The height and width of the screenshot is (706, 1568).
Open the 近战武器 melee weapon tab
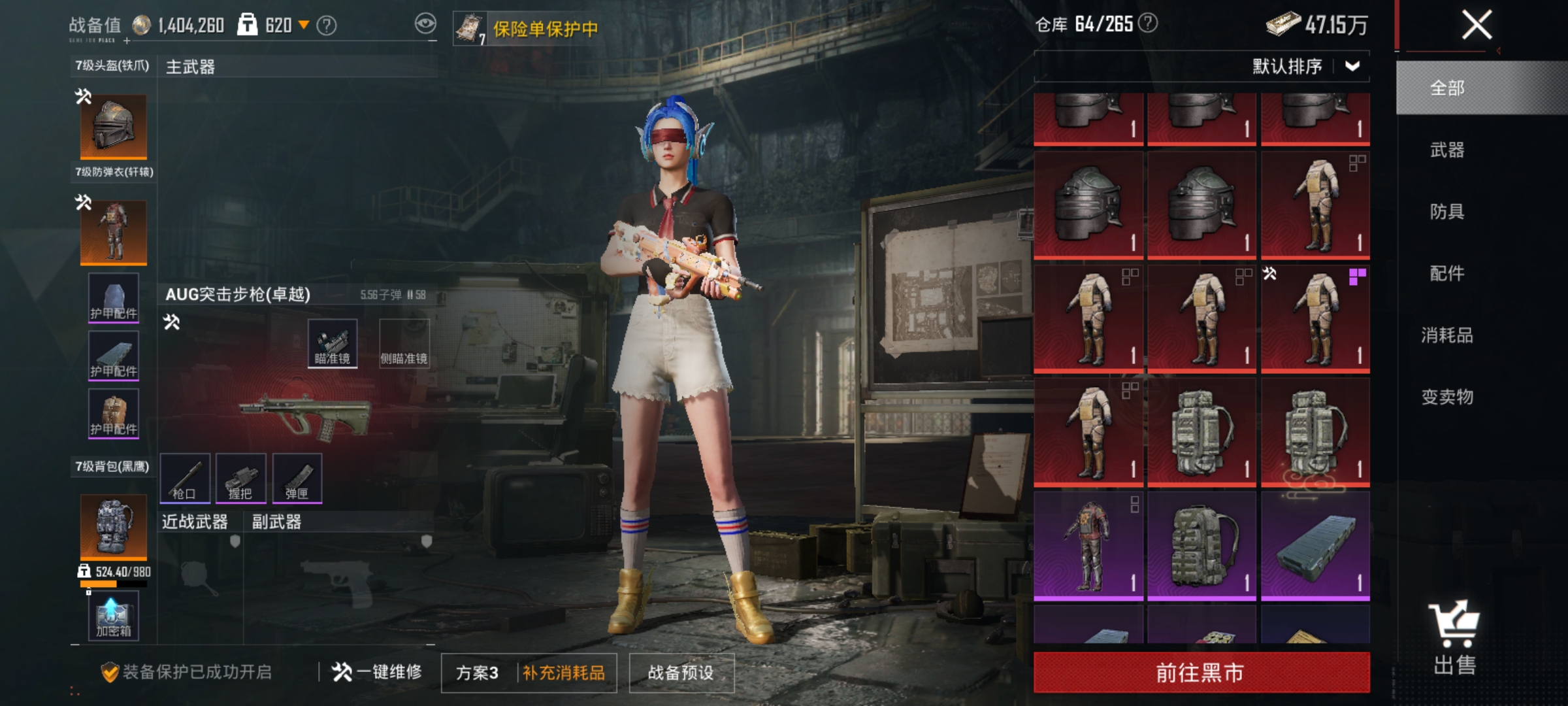click(193, 522)
